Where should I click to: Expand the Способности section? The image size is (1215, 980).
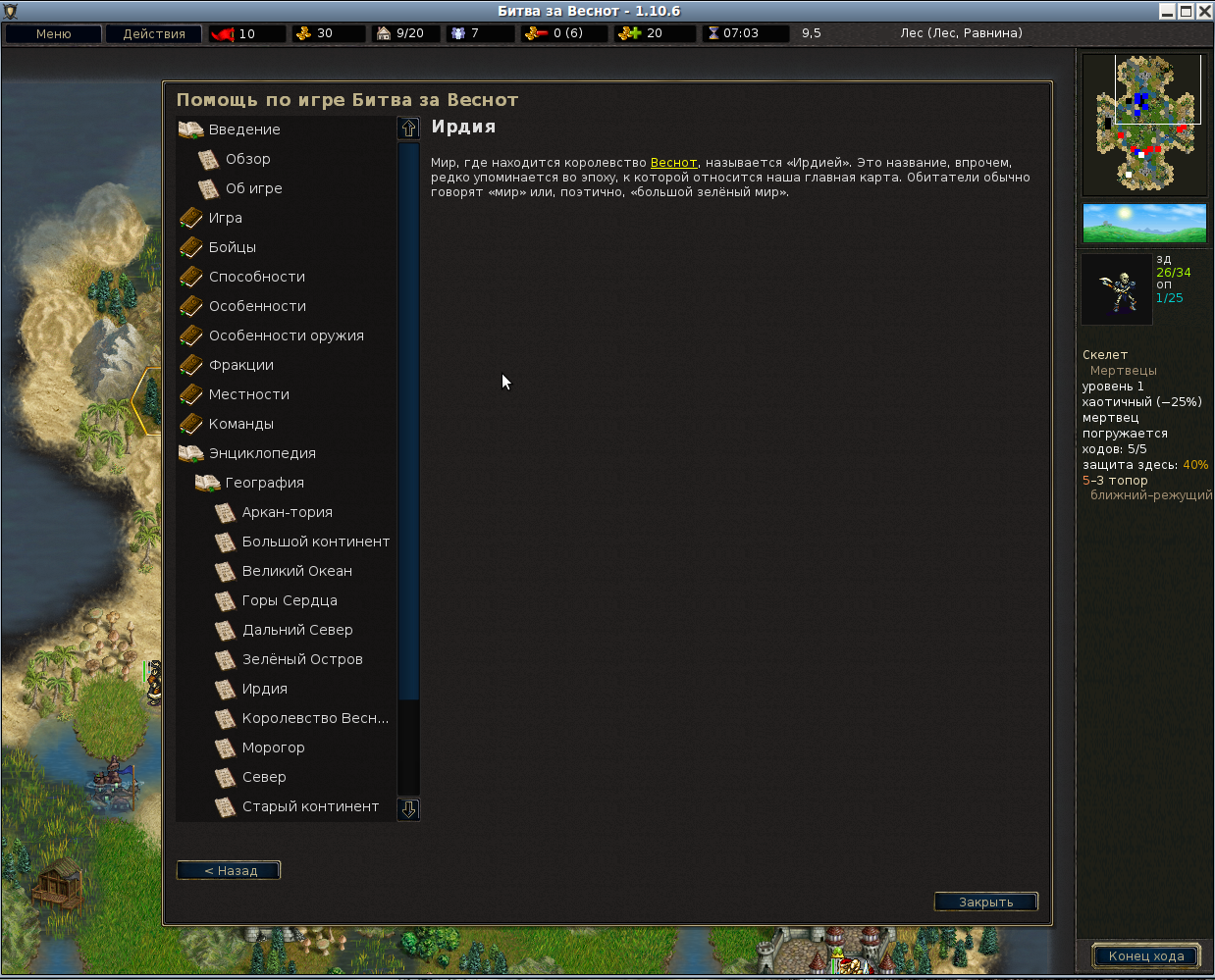(x=256, y=277)
